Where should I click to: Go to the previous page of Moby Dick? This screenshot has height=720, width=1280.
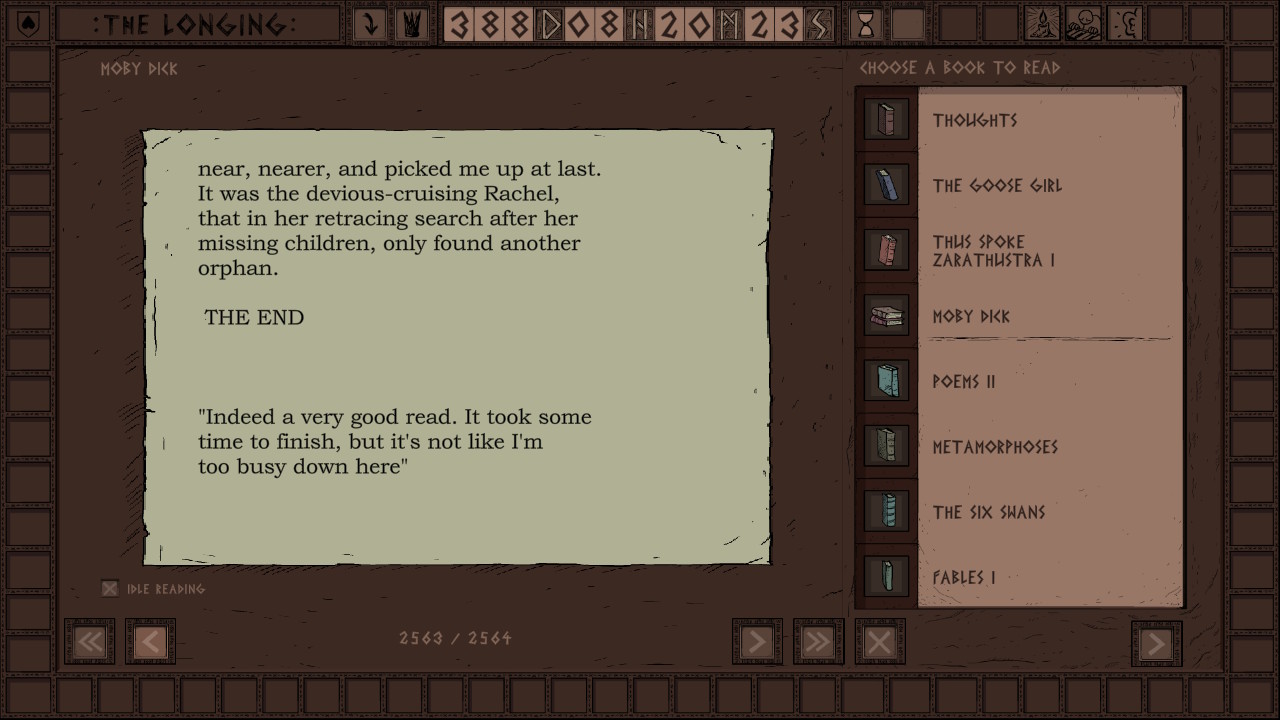coord(150,642)
